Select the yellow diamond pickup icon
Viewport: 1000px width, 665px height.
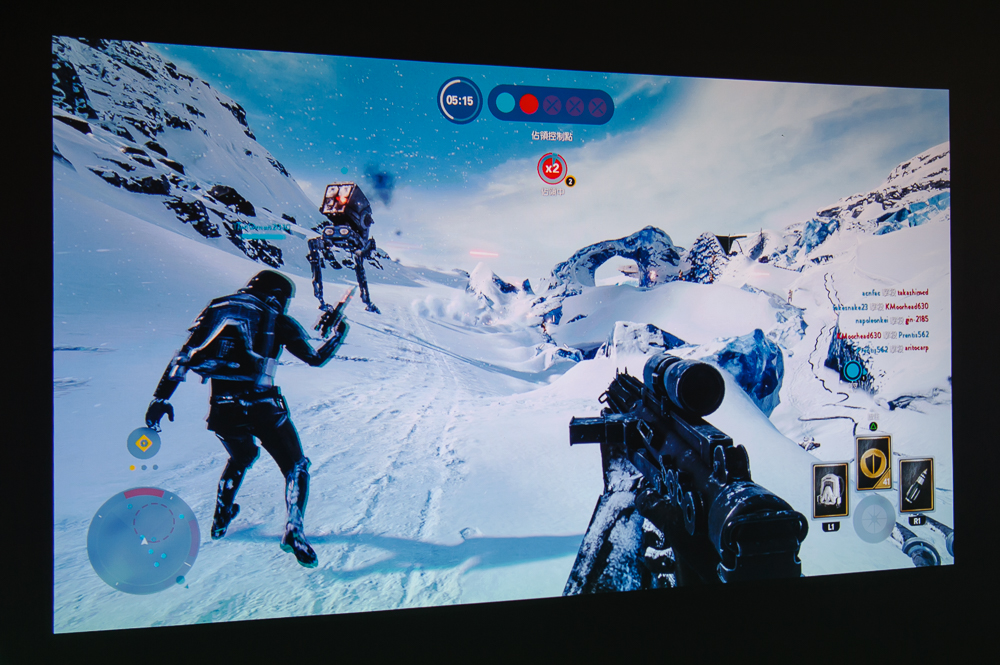click(144, 442)
